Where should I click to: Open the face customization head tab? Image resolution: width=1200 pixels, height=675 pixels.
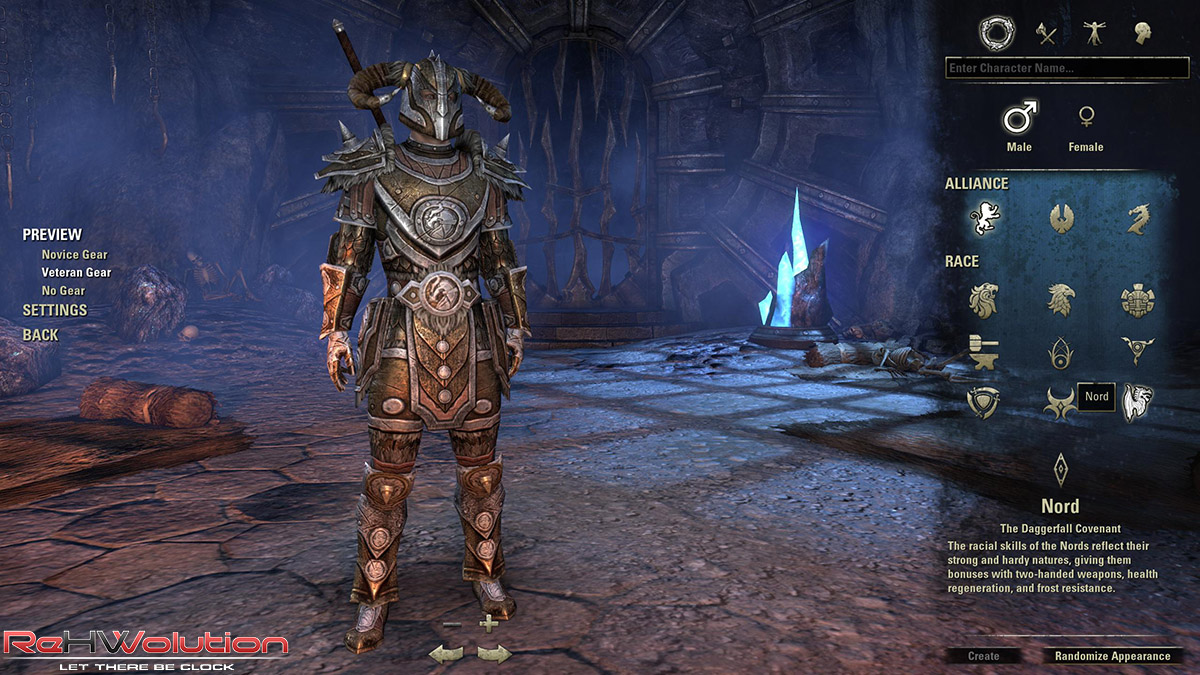[x=1142, y=33]
